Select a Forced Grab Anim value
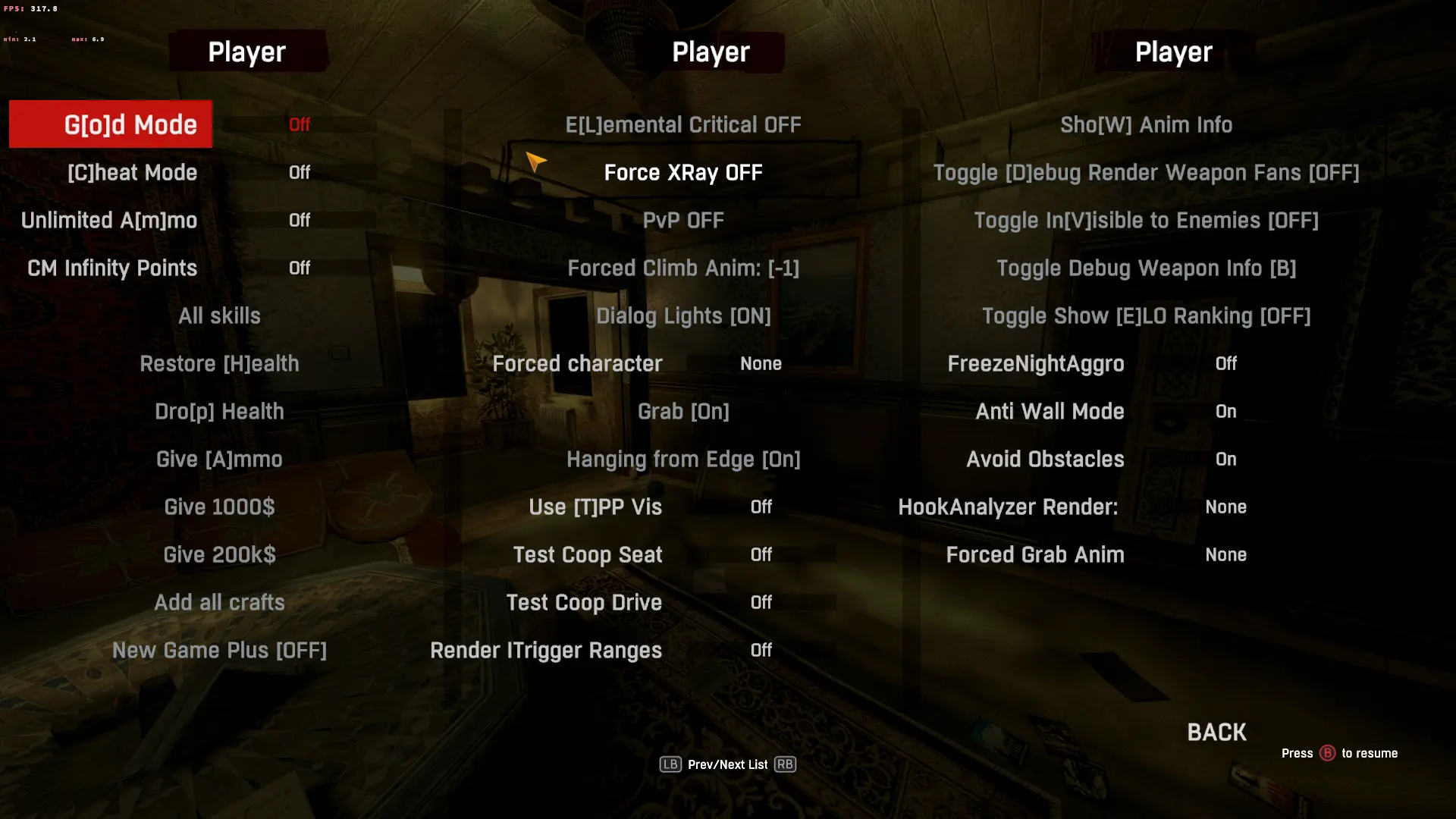The height and width of the screenshot is (819, 1456). (x=1036, y=554)
